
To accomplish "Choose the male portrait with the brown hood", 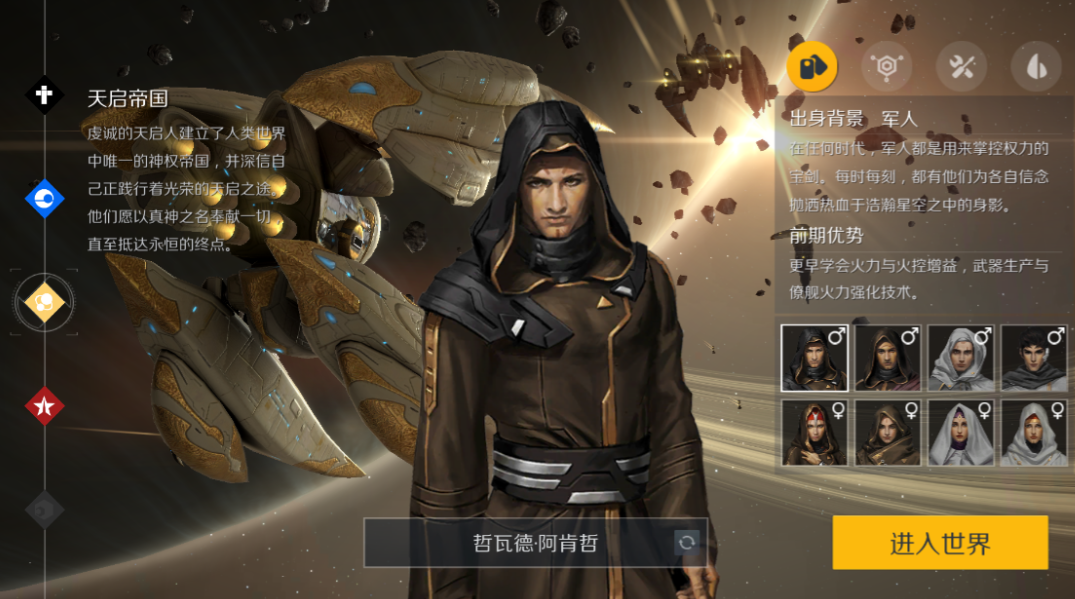I will (x=887, y=358).
